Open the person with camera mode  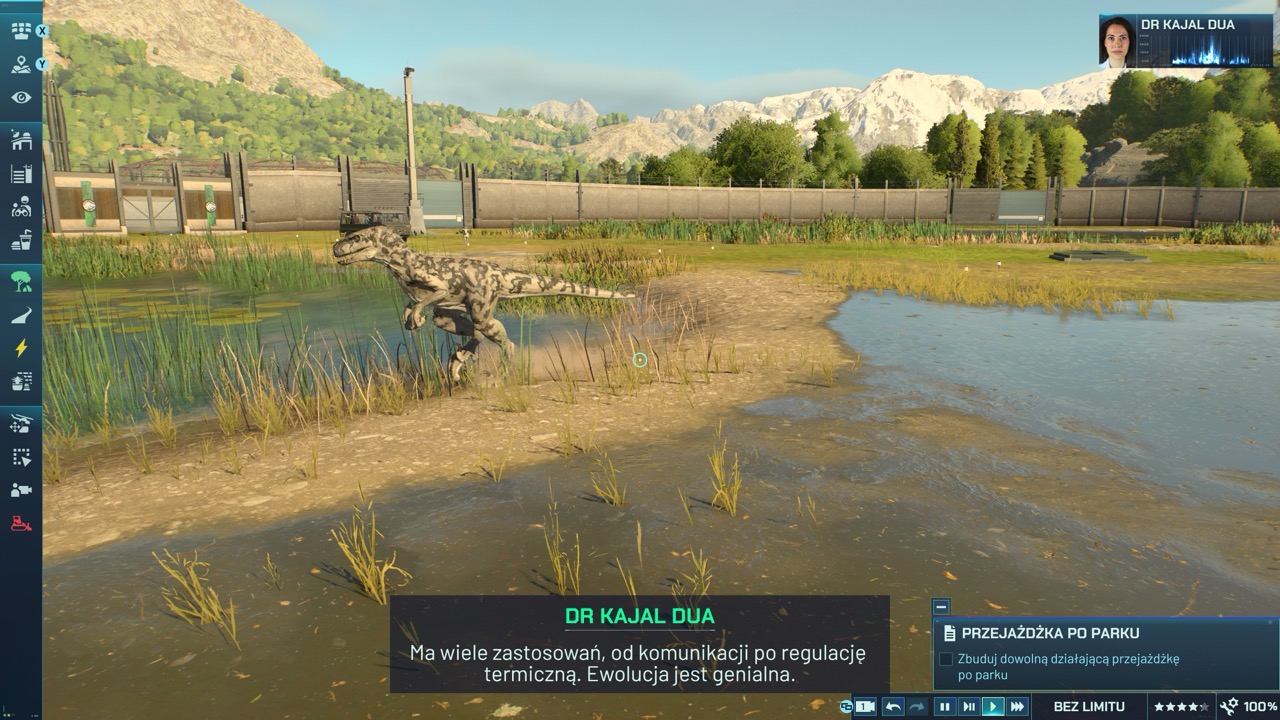point(21,490)
